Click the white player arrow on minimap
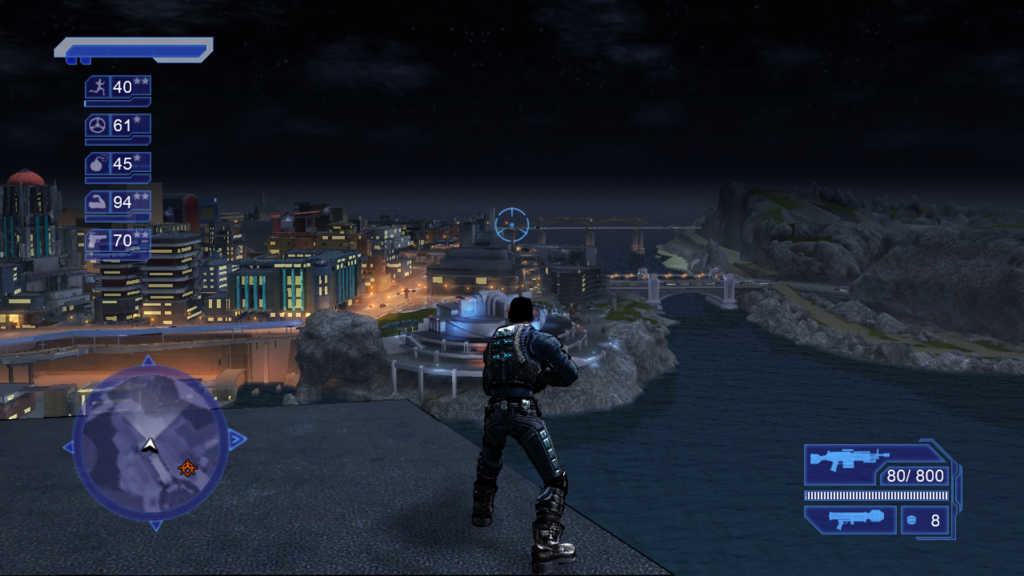Screen dimensions: 1024x576 point(150,443)
